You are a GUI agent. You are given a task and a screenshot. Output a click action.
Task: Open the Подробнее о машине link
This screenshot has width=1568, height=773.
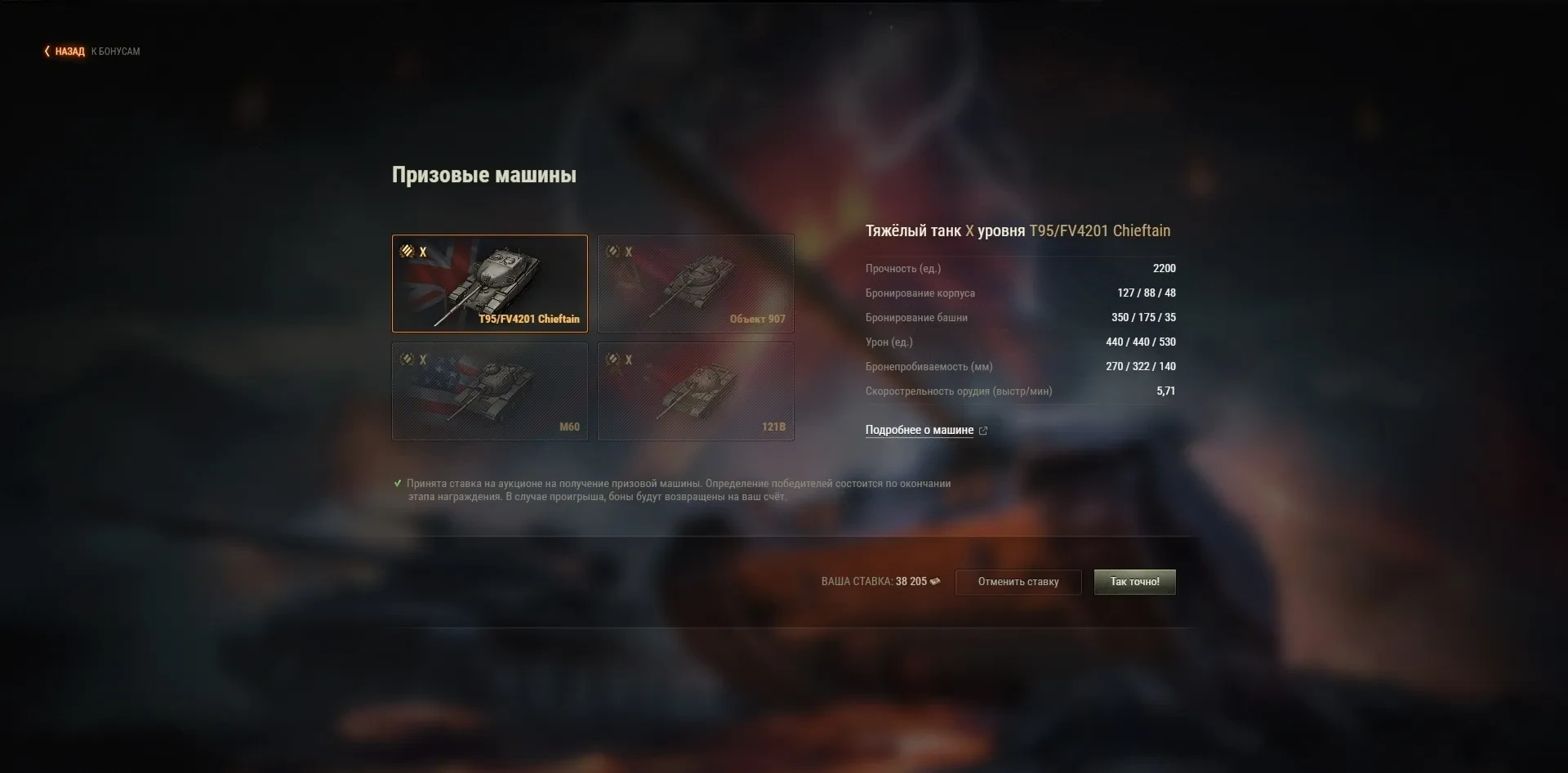pos(920,429)
